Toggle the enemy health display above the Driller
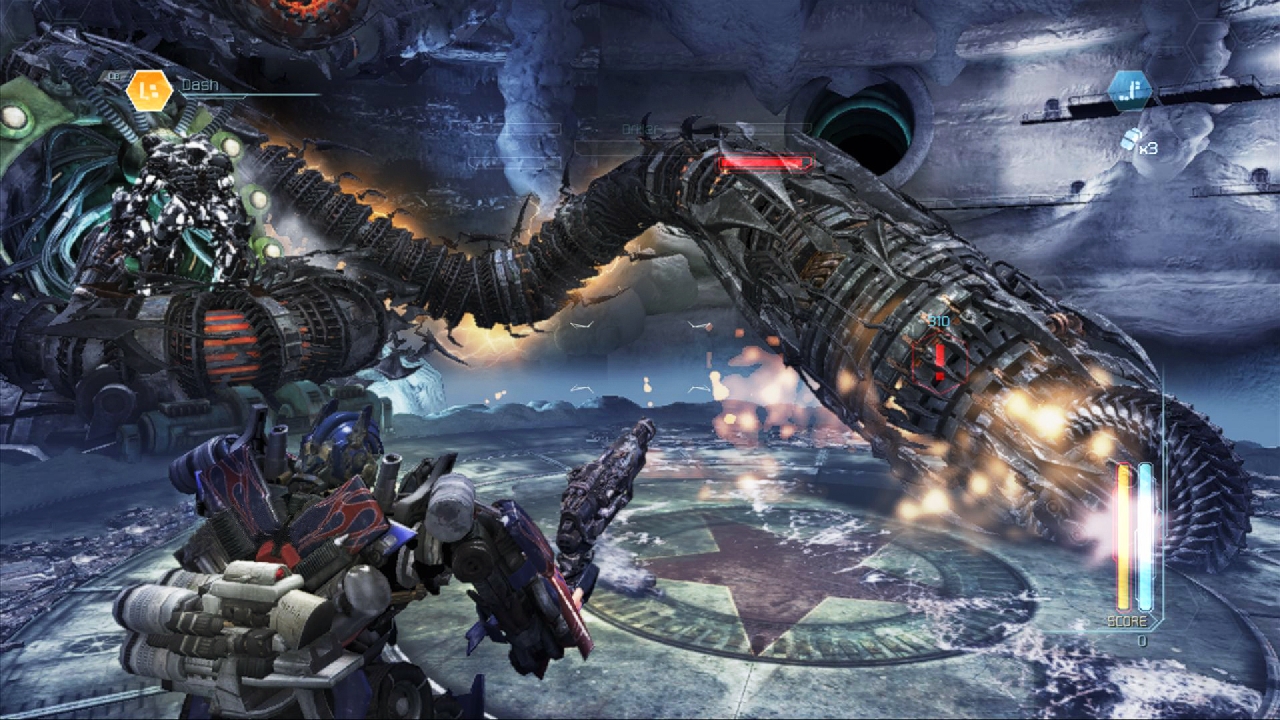Screen dimensions: 1280x720 (765, 161)
